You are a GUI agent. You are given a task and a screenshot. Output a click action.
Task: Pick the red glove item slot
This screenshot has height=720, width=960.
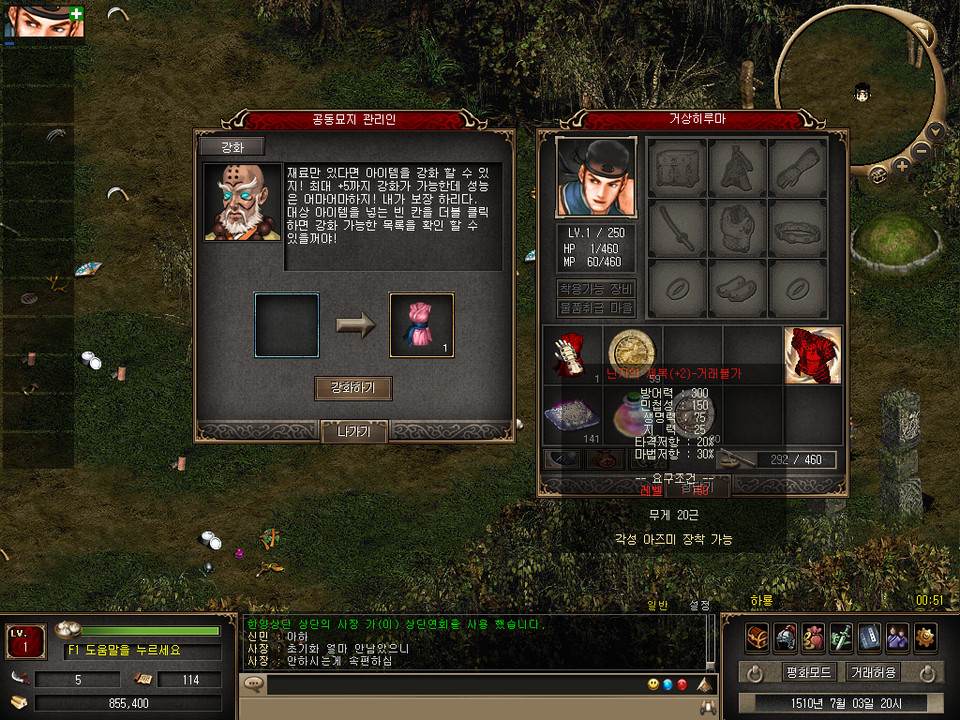pyautogui.click(x=572, y=355)
